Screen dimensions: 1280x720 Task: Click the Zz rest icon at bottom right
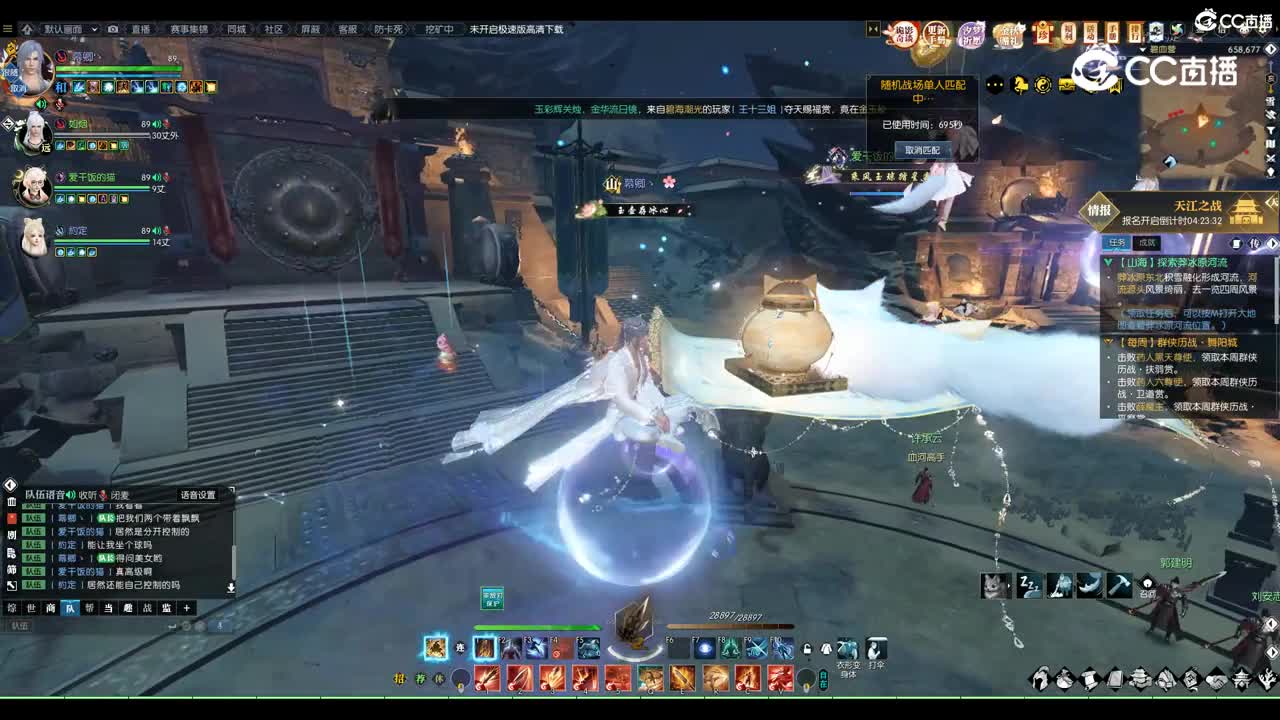pyautogui.click(x=1030, y=585)
